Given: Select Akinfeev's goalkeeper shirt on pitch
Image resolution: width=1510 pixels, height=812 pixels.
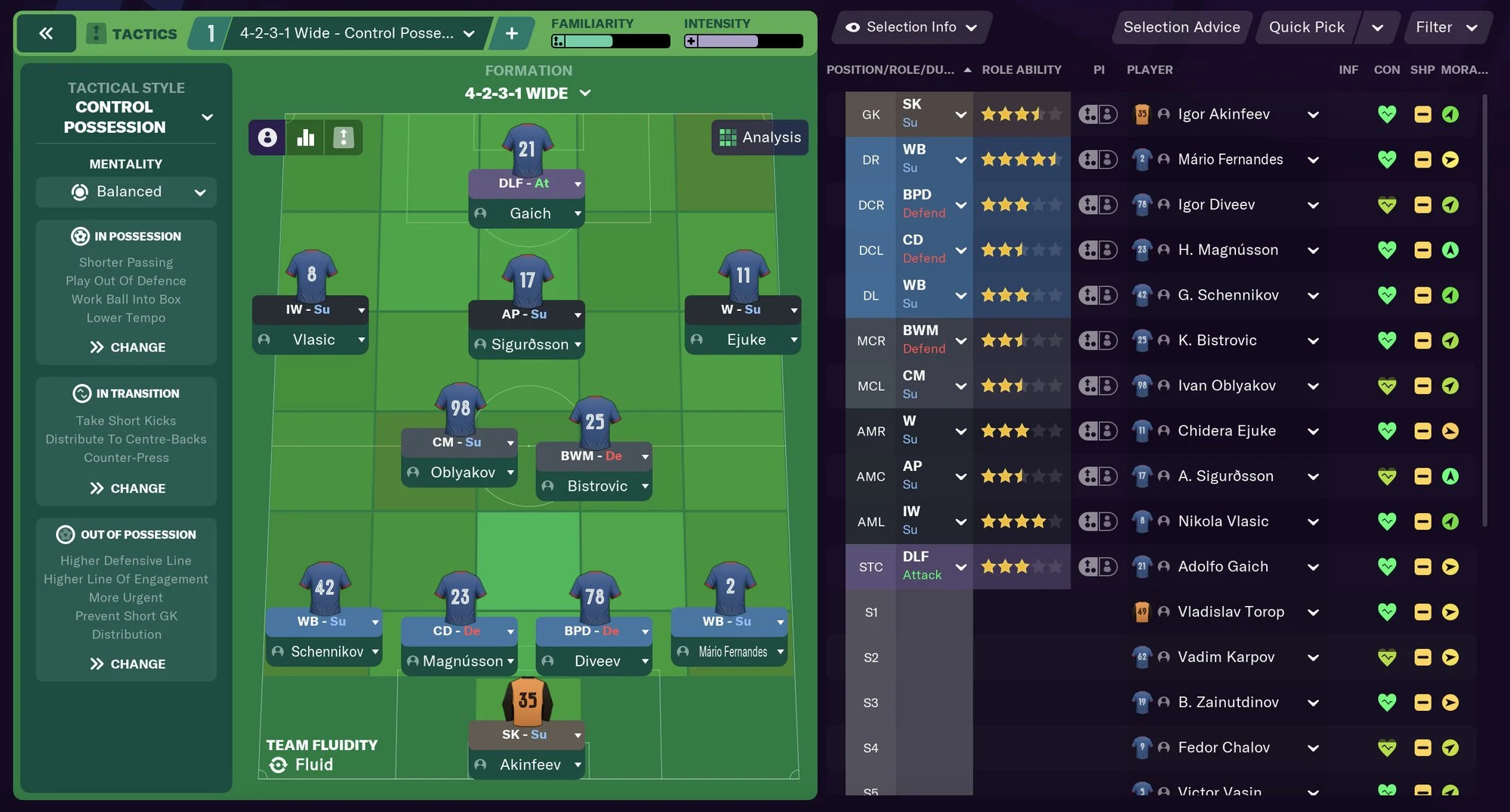Looking at the screenshot, I should pyautogui.click(x=527, y=700).
